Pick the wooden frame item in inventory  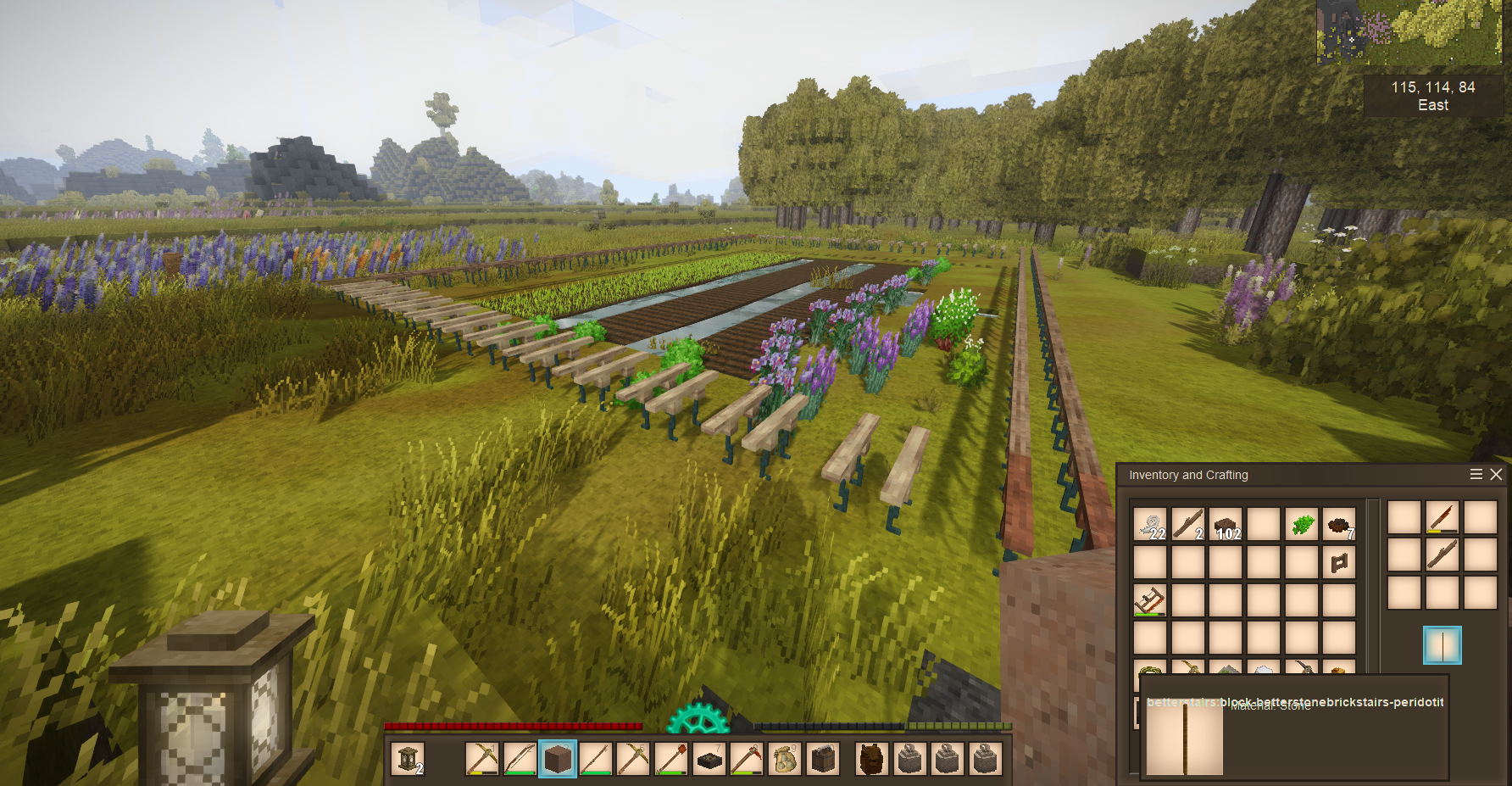tap(1339, 562)
